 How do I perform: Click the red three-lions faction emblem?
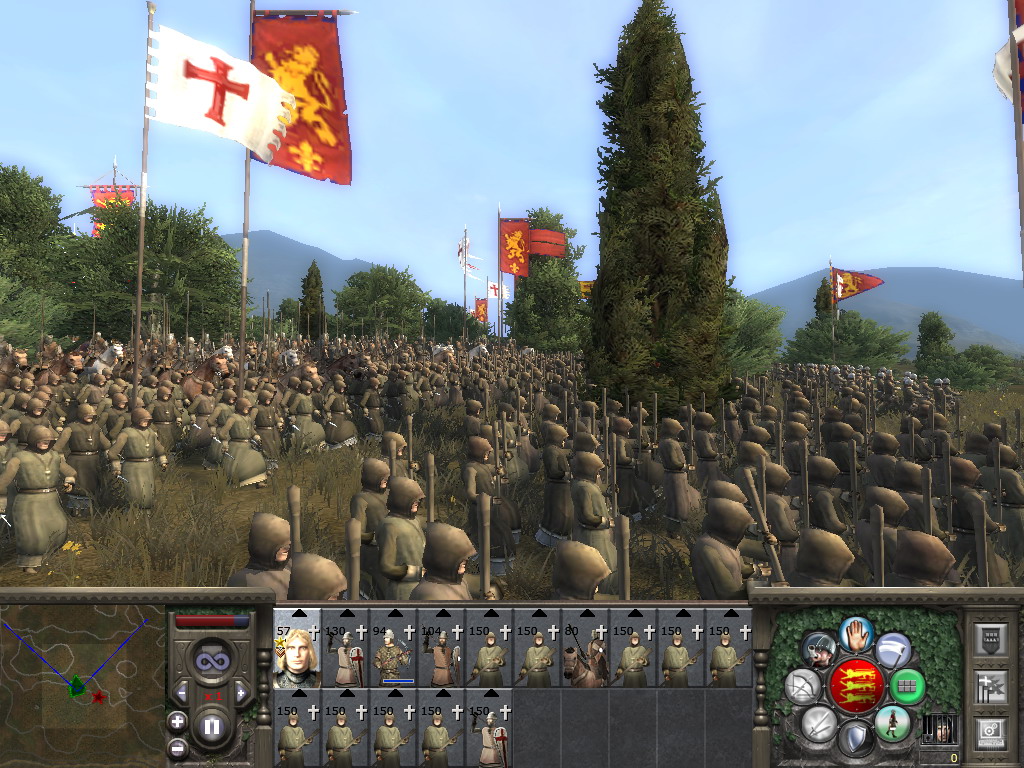[856, 686]
